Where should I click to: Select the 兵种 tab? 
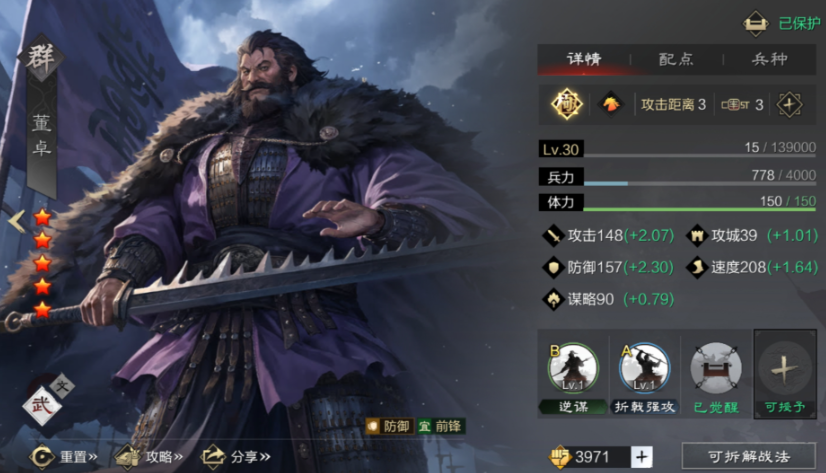click(769, 59)
